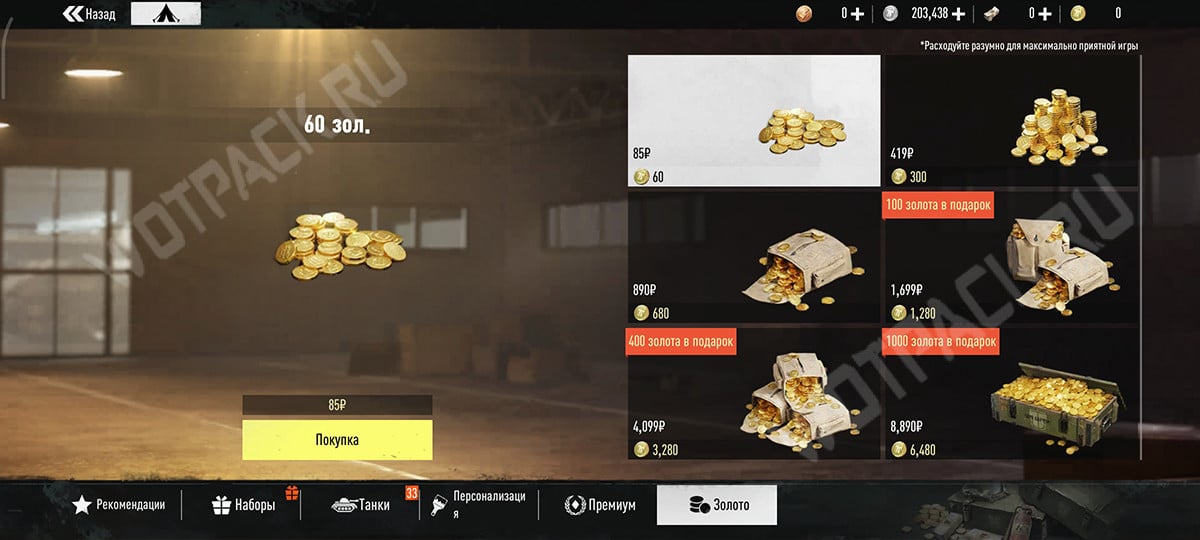The height and width of the screenshot is (540, 1200).
Task: Go back with the Назад button
Action: click(x=89, y=14)
